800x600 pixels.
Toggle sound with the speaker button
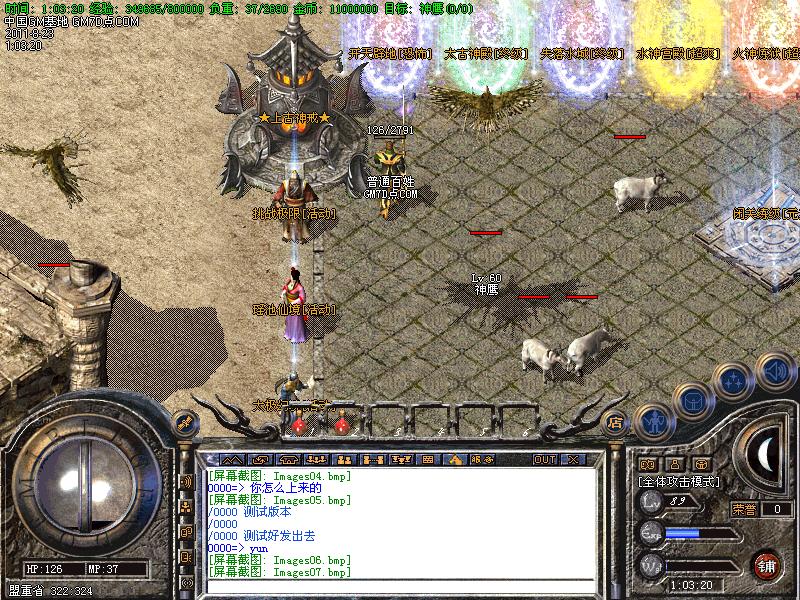pyautogui.click(x=775, y=371)
